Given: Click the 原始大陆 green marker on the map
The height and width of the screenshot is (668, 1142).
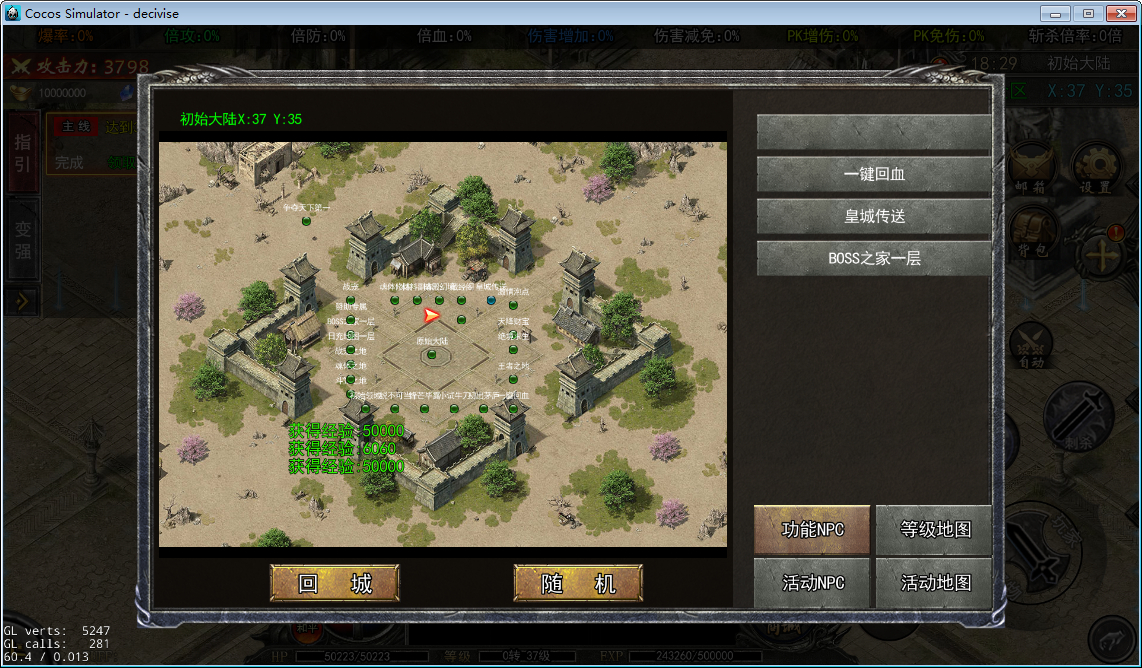Looking at the screenshot, I should pyautogui.click(x=431, y=354).
